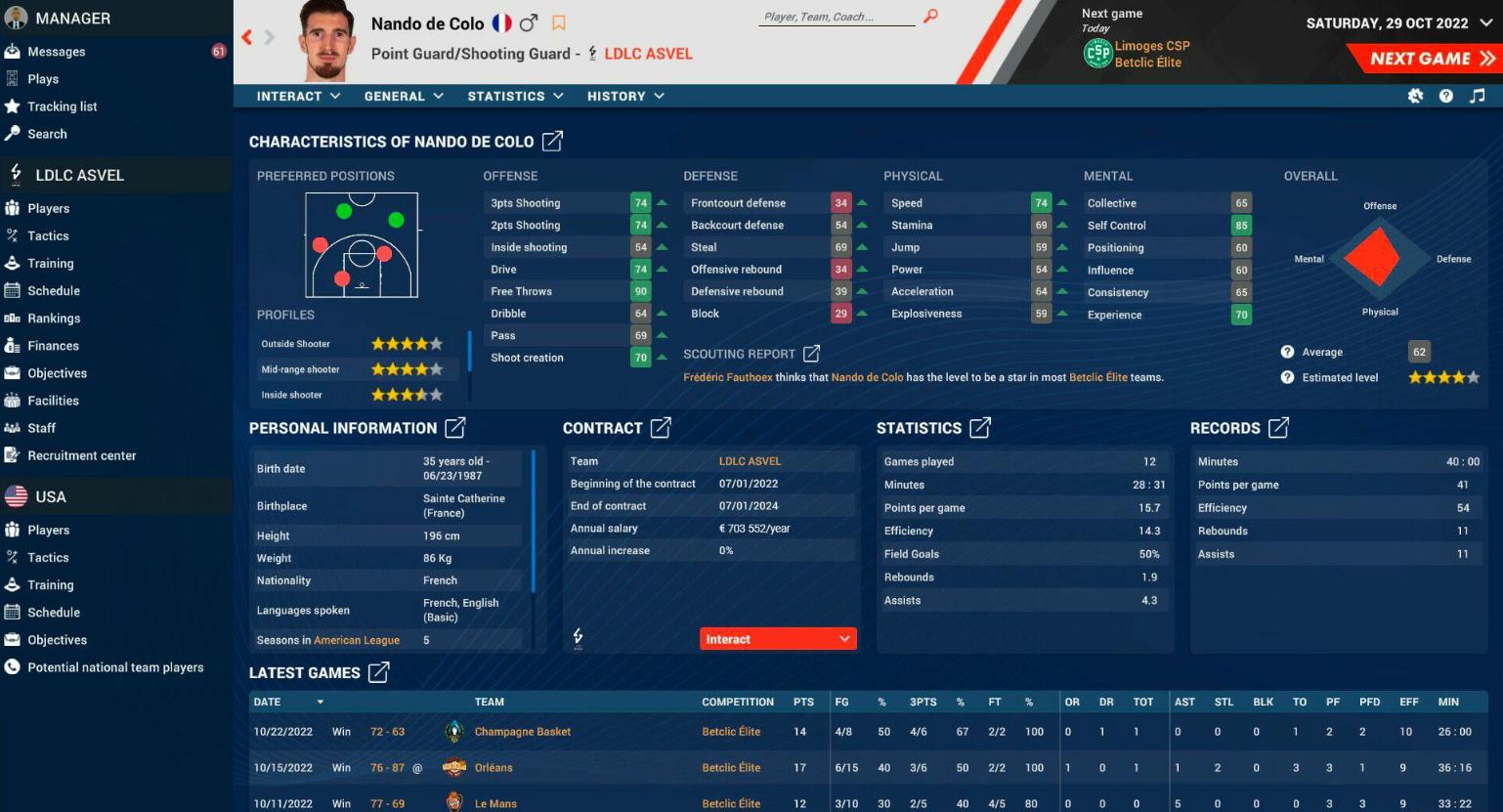Open the Characteristics pop-out icon
Viewport: 1503px width, 812px height.
[x=551, y=142]
